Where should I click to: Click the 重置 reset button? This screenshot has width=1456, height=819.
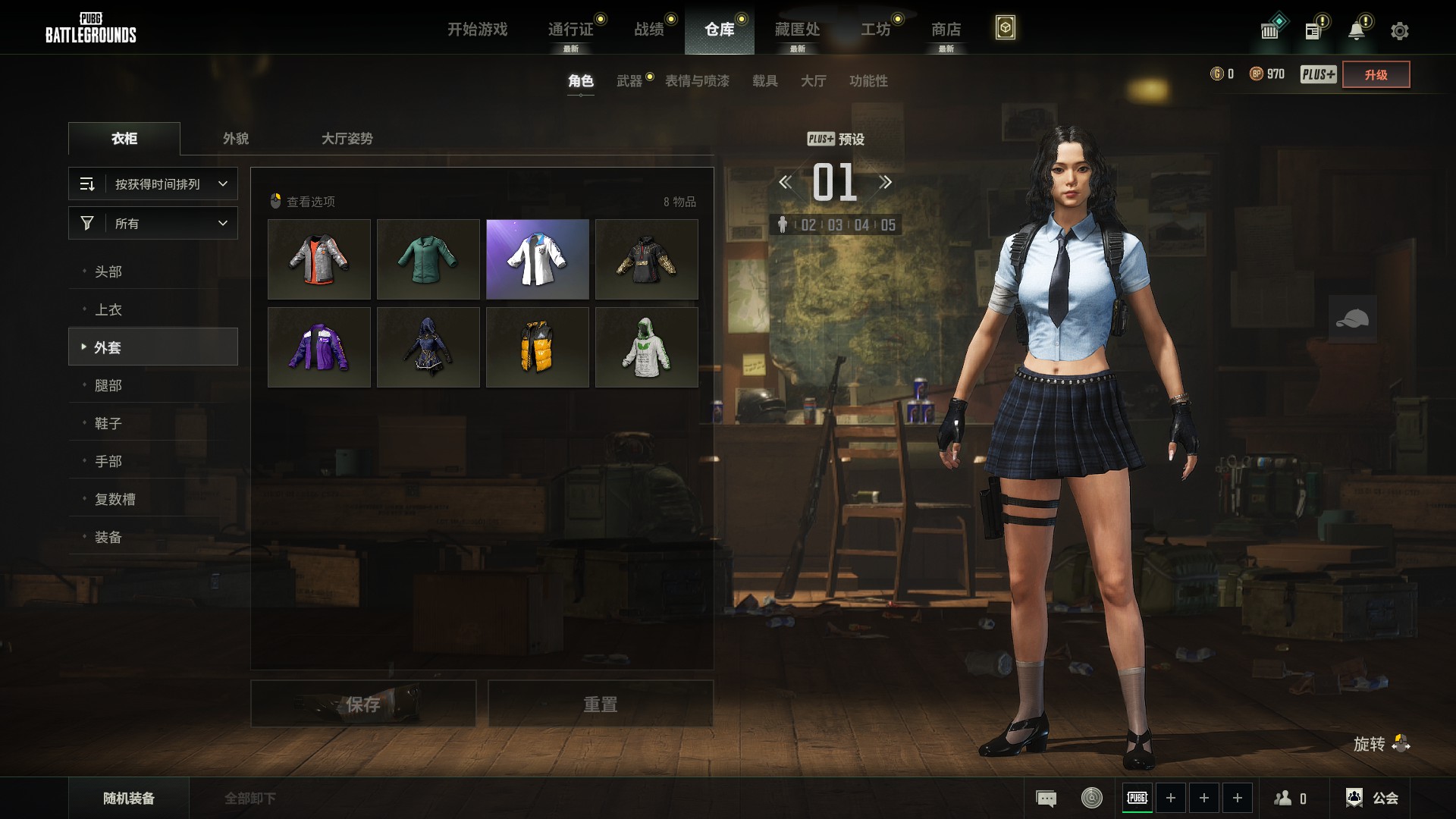click(x=600, y=704)
